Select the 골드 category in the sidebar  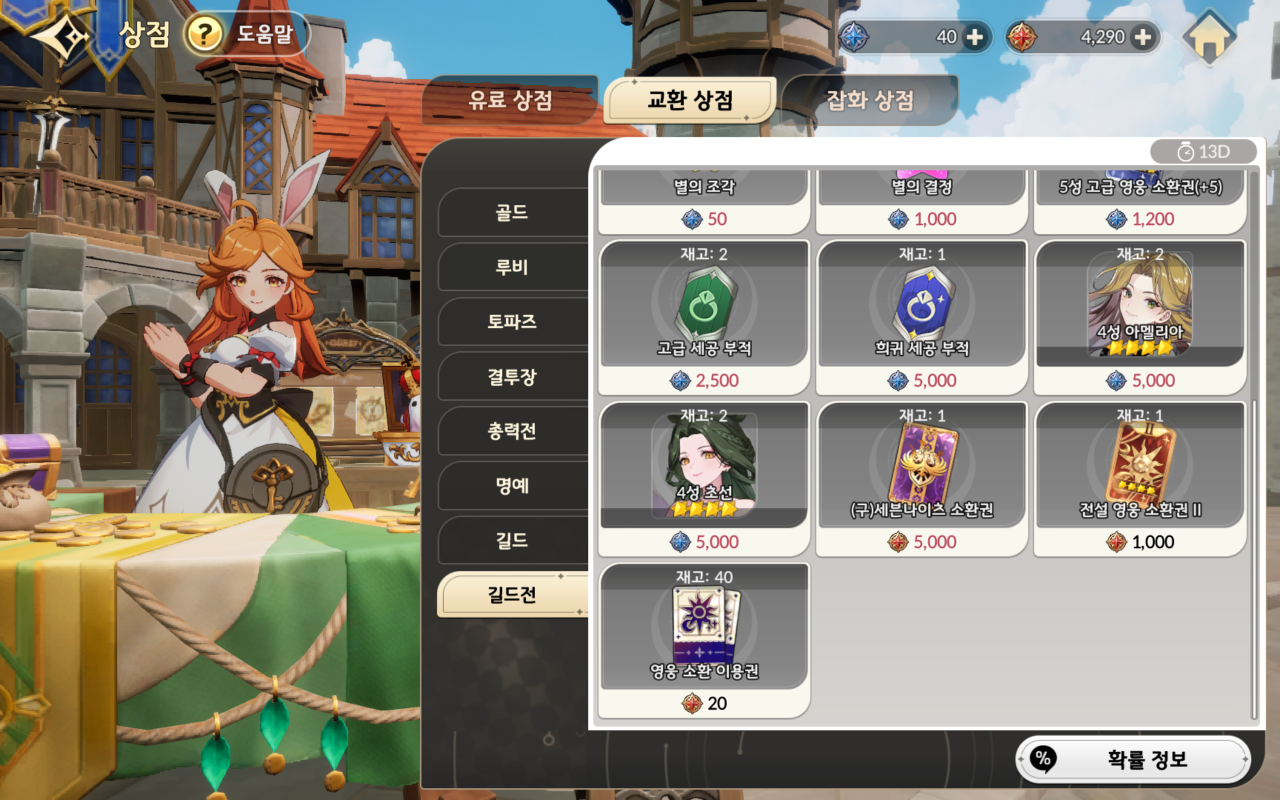coord(513,212)
